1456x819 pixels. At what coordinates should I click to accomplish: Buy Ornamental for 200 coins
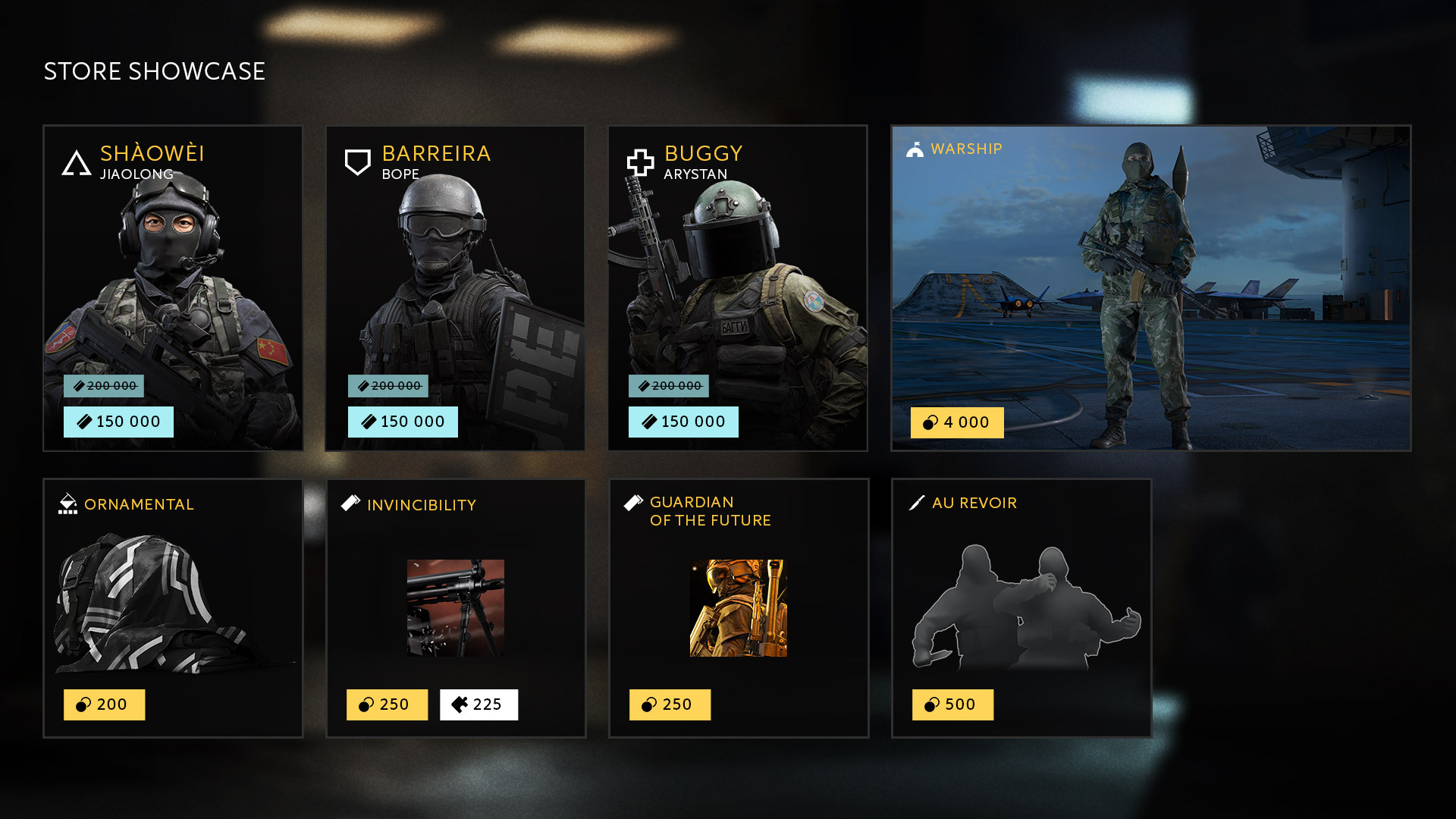tap(104, 704)
